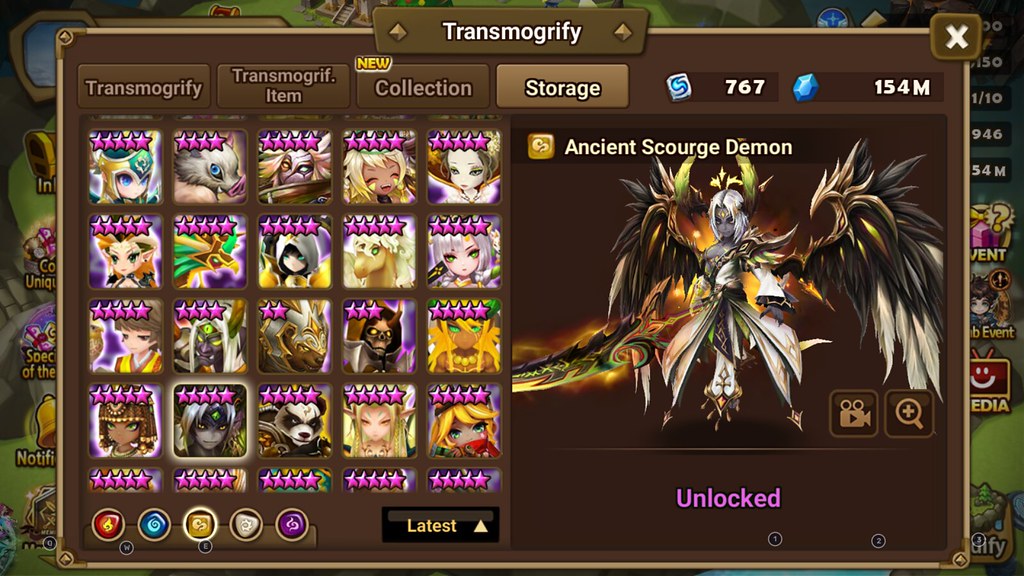Open the Latest sort dropdown
The image size is (1024, 576).
coord(440,525)
